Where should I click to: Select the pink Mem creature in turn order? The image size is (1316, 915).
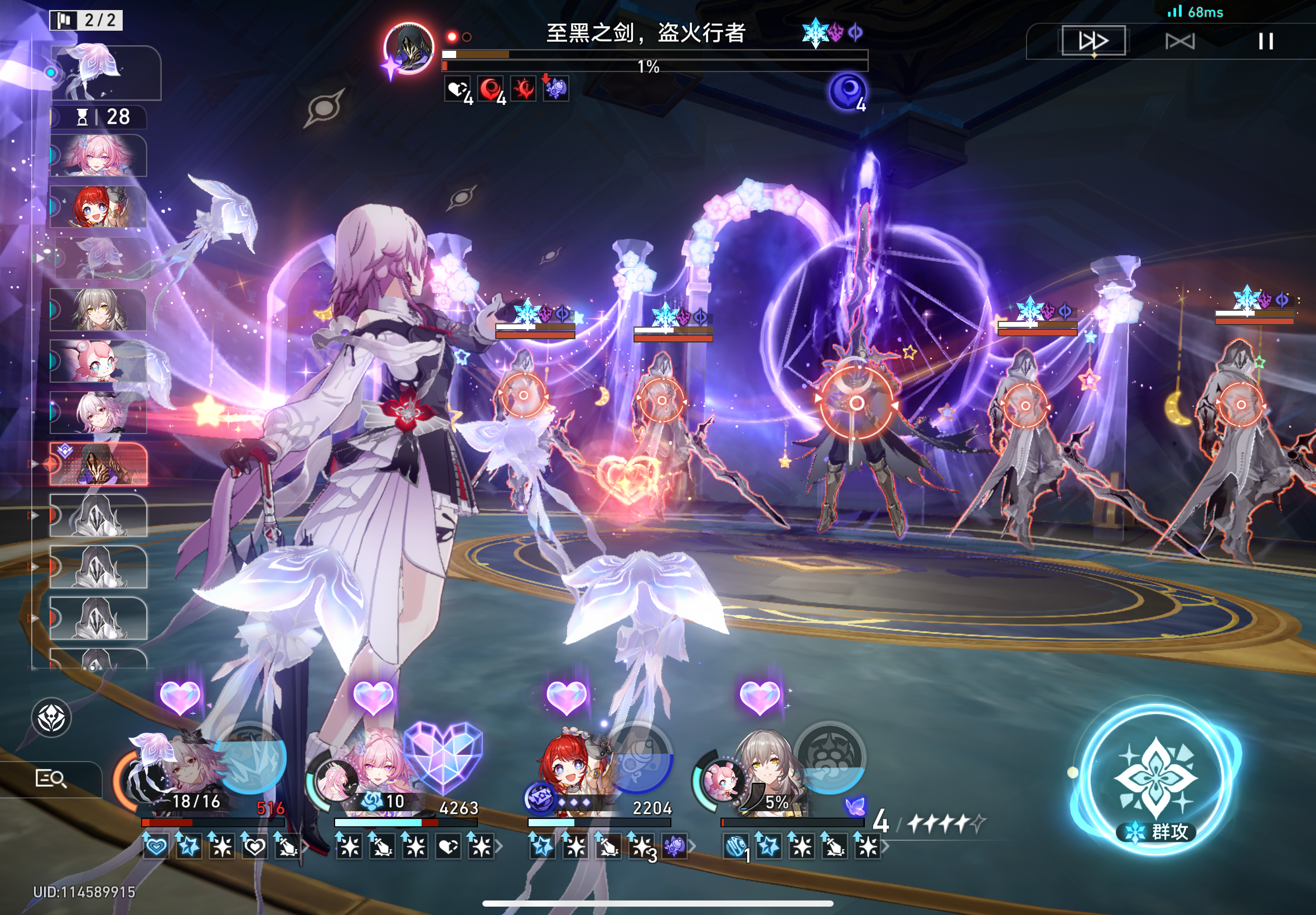click(98, 361)
